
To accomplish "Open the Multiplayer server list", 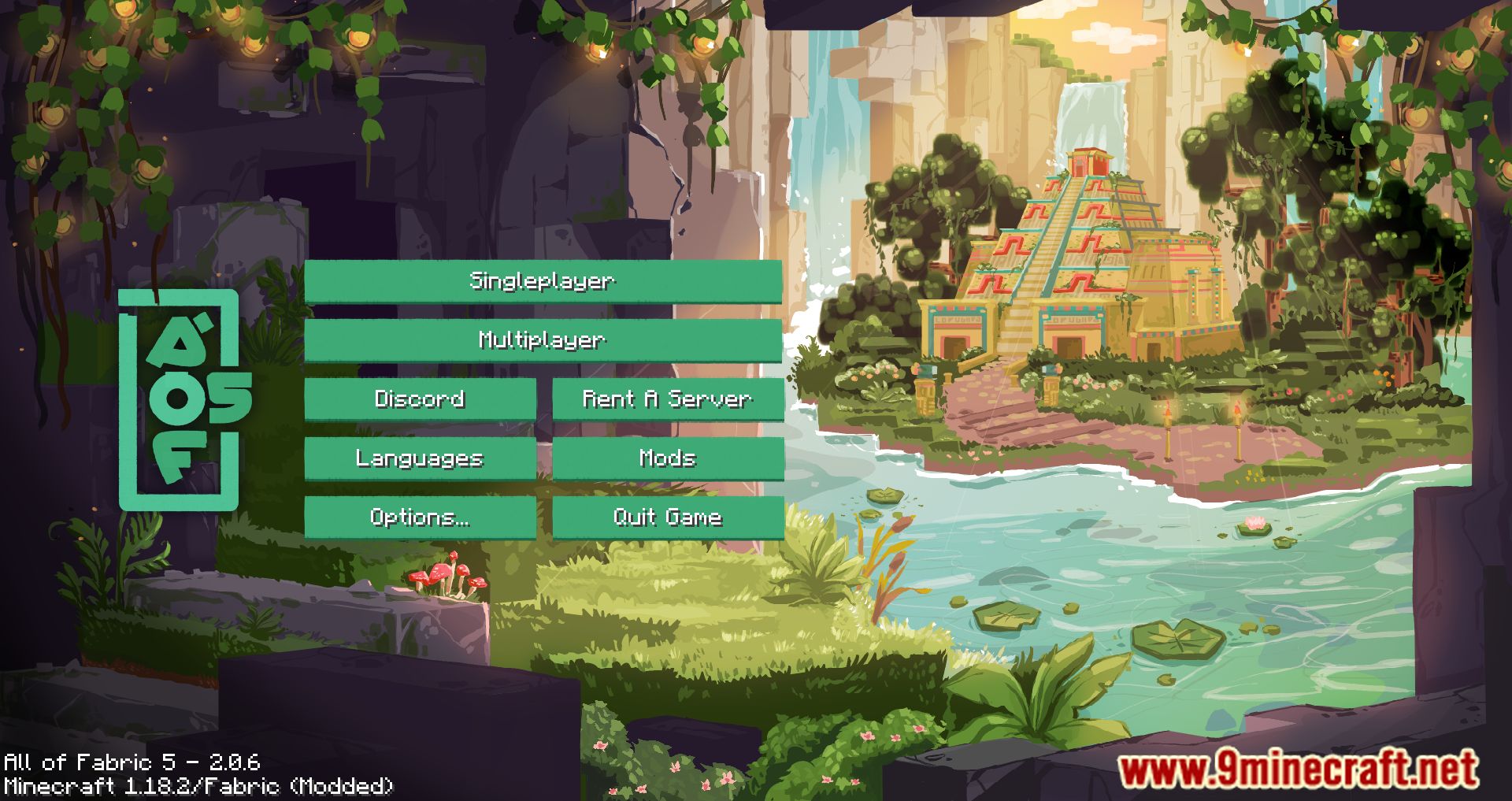I will click(543, 340).
